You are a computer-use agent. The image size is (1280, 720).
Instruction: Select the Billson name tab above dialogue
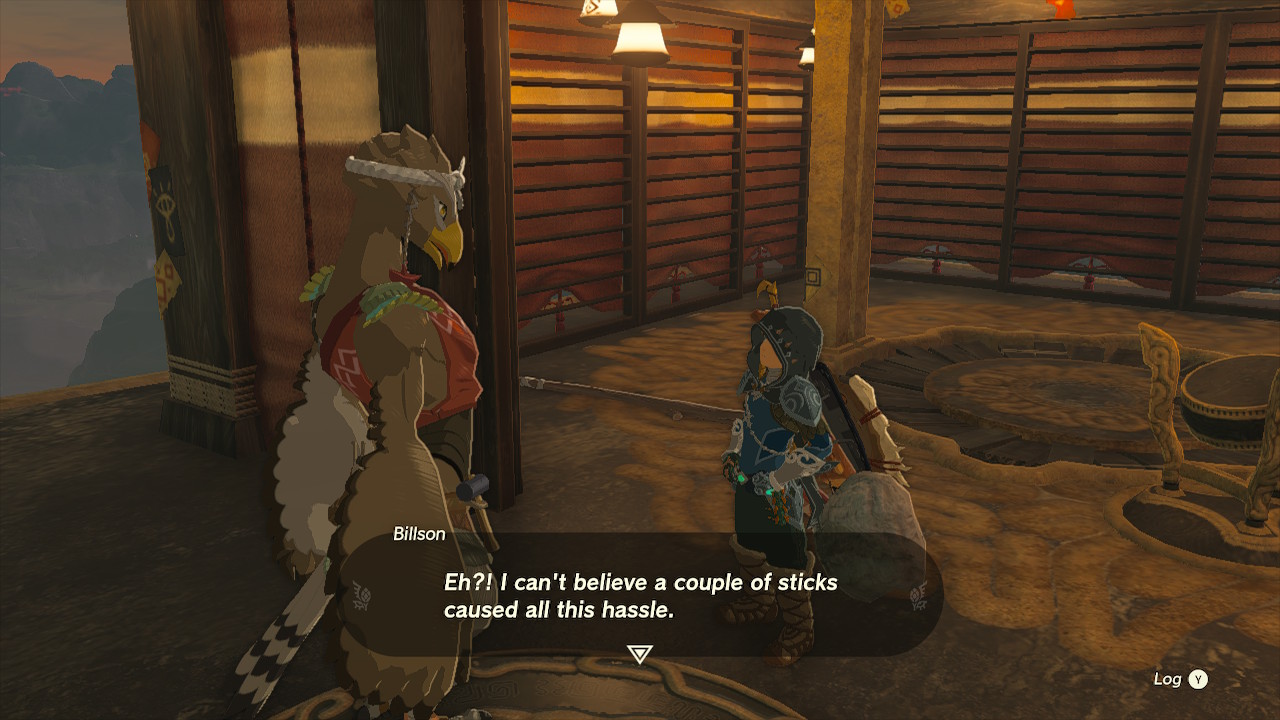(420, 534)
